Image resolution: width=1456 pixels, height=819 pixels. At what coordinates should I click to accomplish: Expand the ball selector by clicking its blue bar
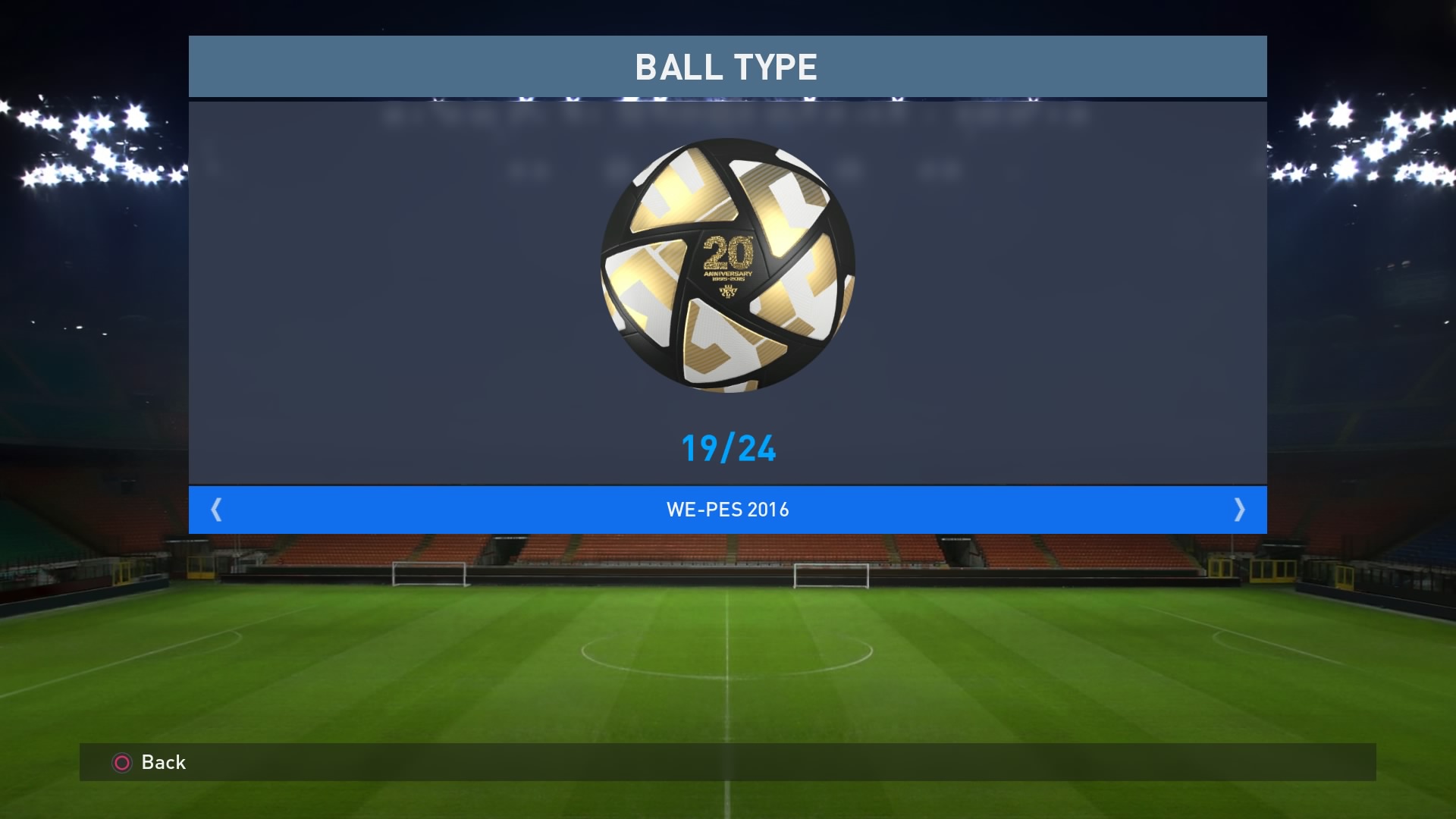click(728, 510)
